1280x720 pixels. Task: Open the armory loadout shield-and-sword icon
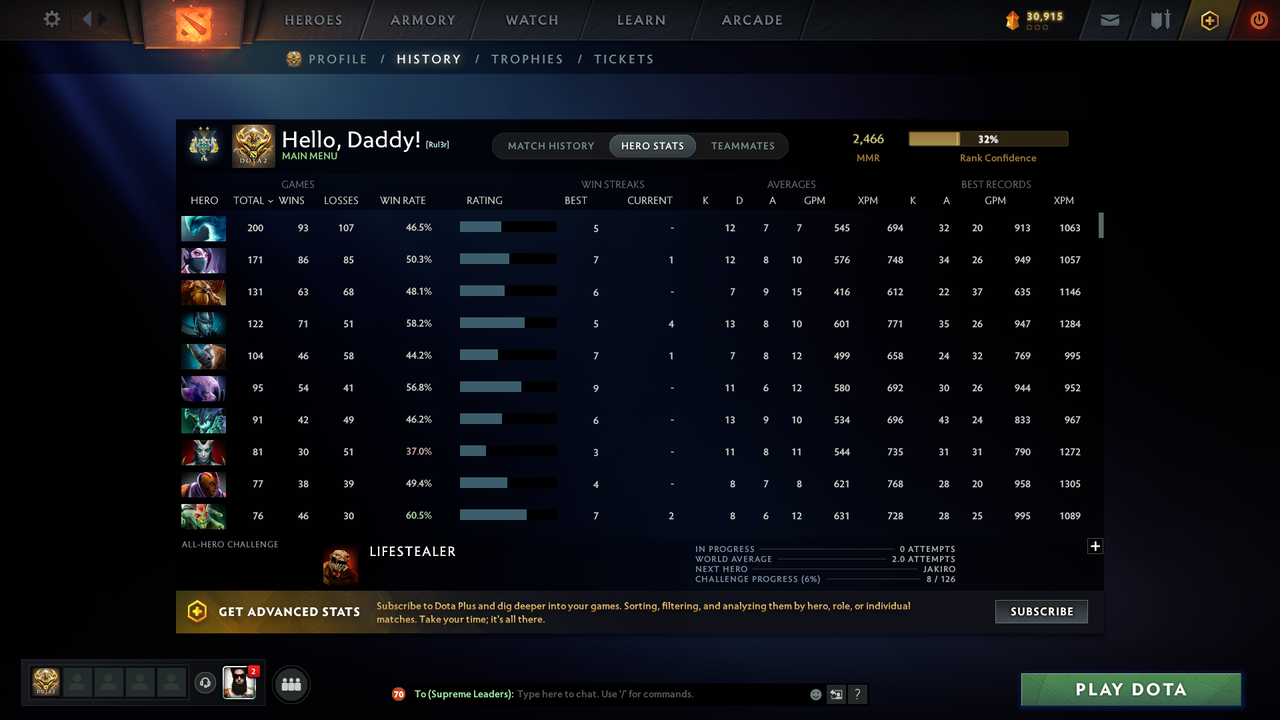click(x=1159, y=20)
